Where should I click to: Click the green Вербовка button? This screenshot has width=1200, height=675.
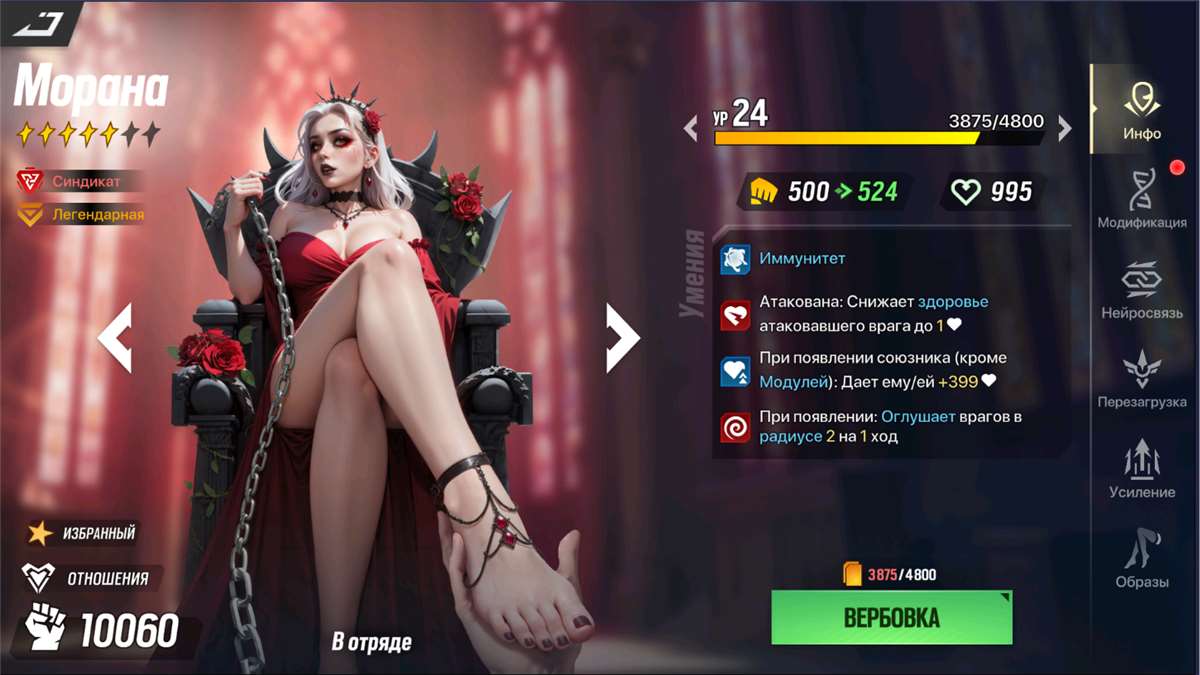[x=892, y=617]
